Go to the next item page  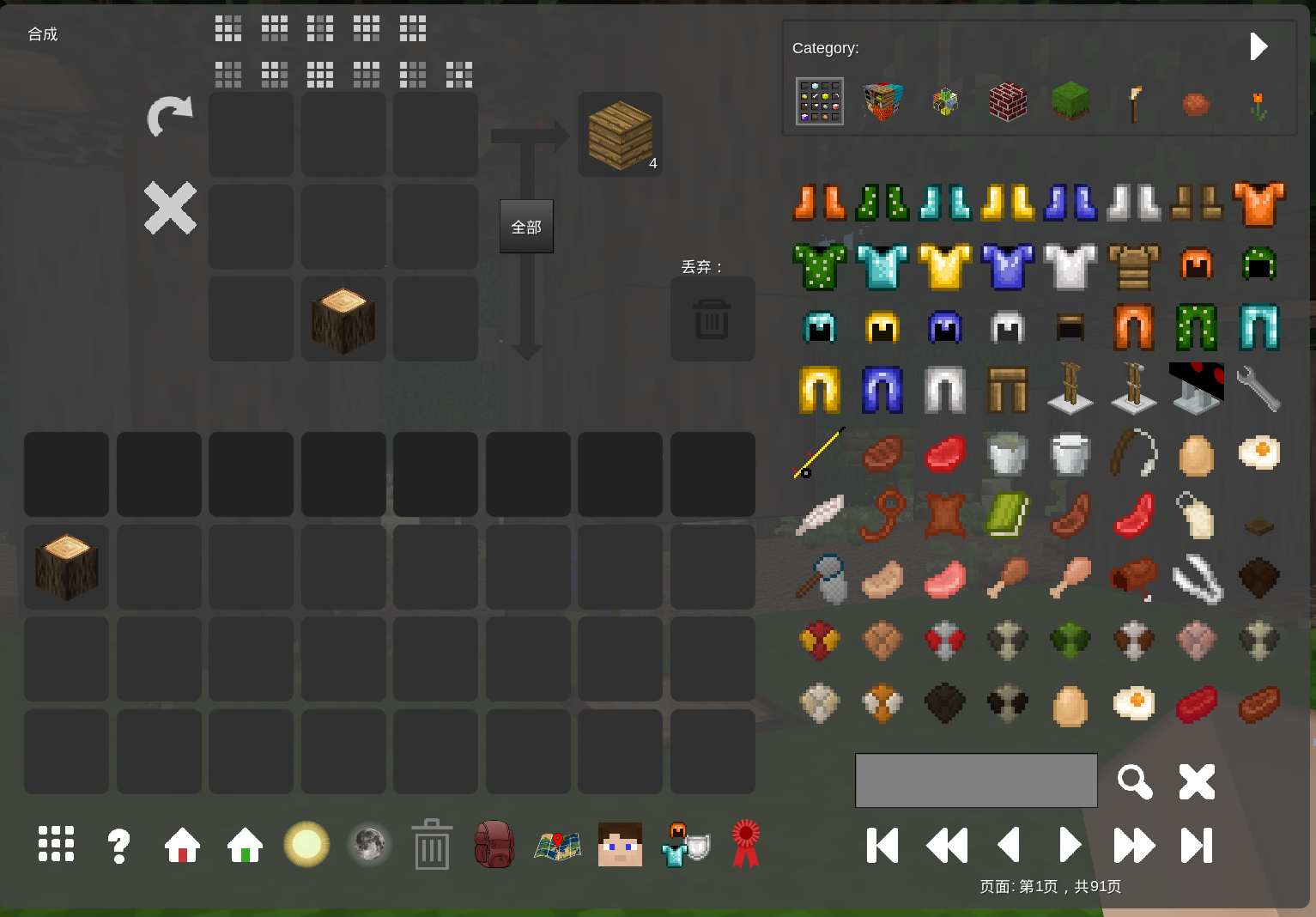[1070, 846]
